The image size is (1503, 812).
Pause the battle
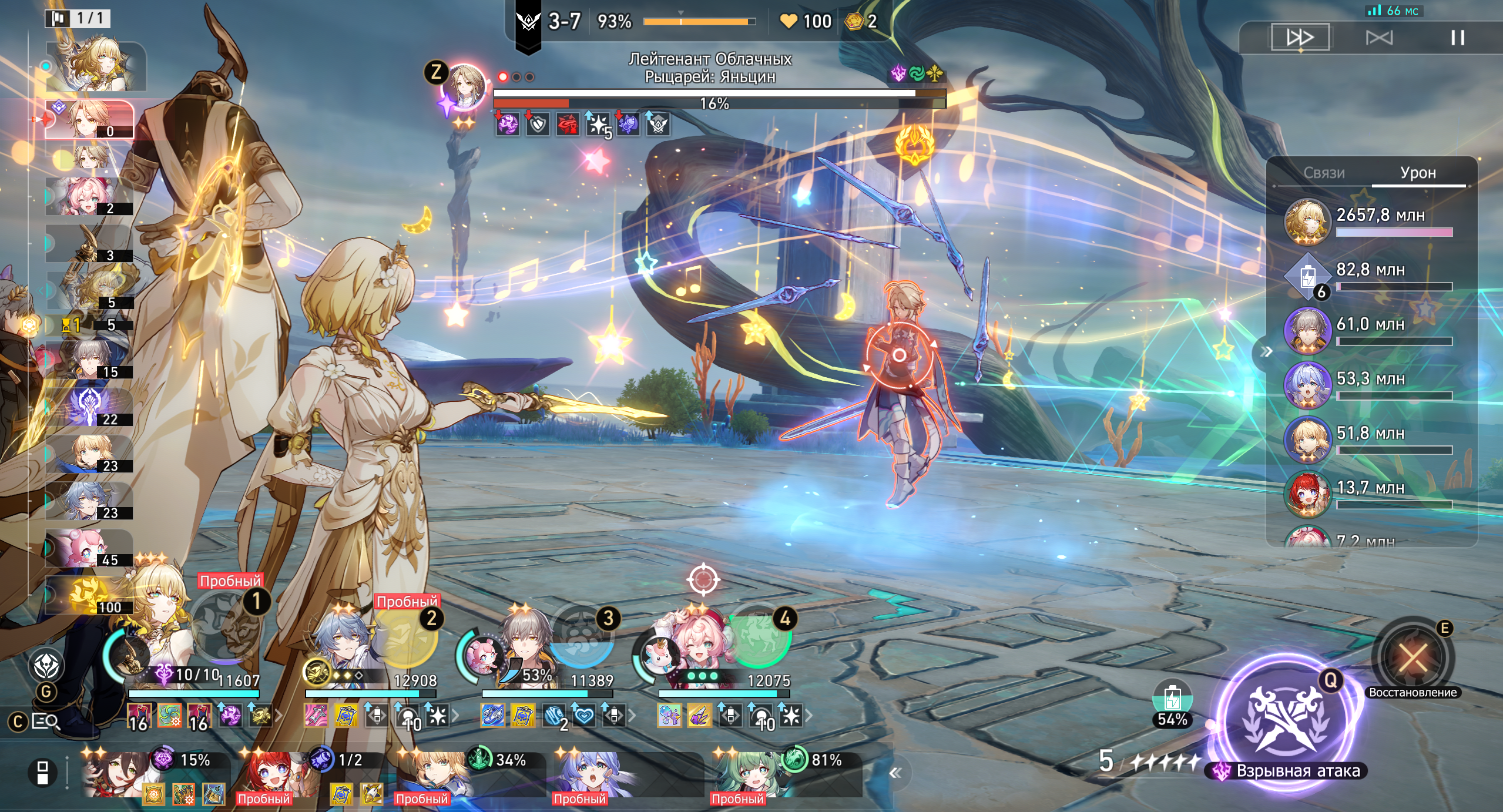pos(1457,38)
